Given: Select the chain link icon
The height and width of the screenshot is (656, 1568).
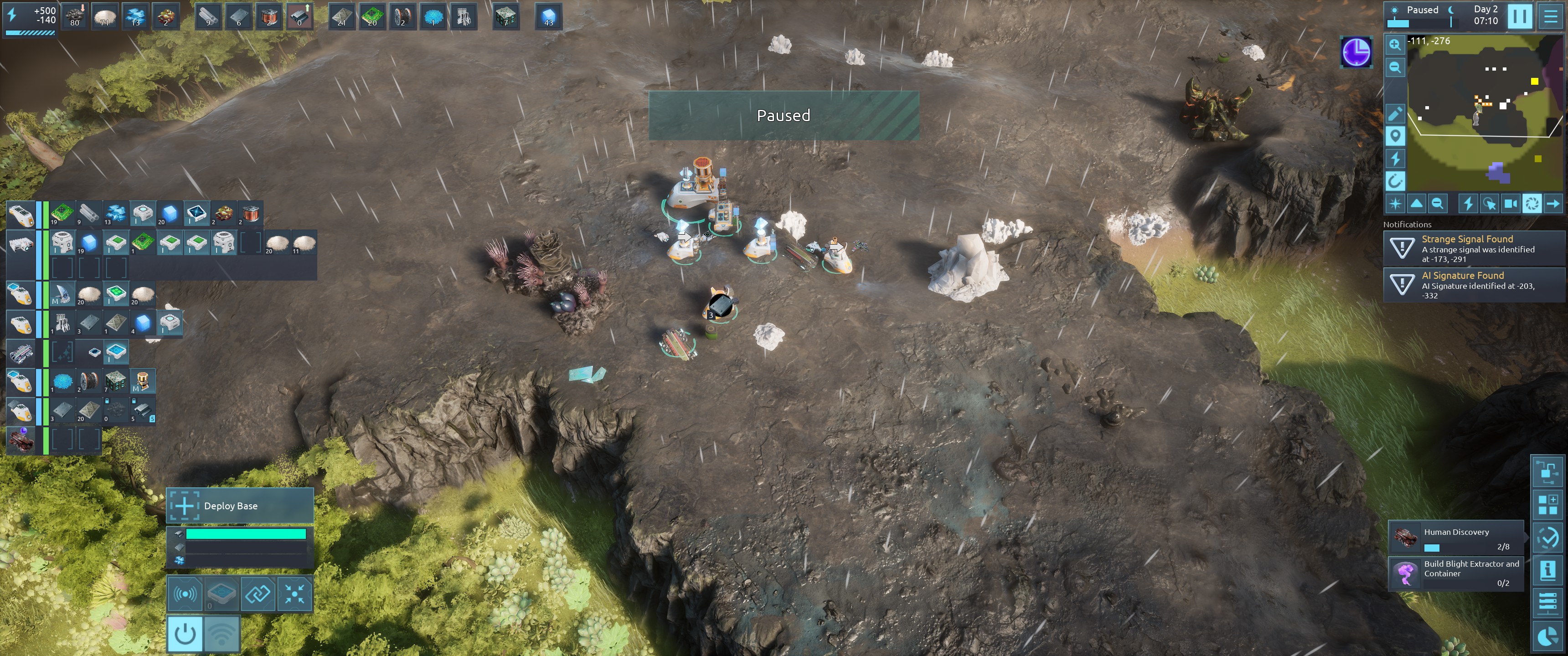Looking at the screenshot, I should click(x=258, y=593).
